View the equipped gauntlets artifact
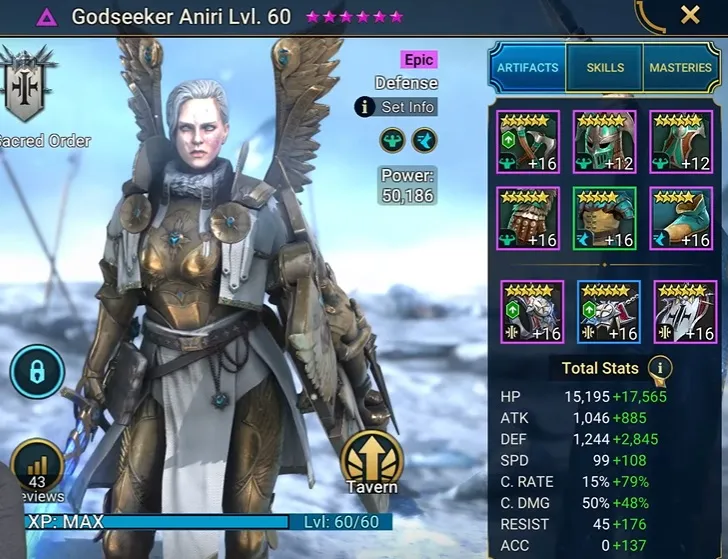Screen dimensions: 728x559 (528, 218)
